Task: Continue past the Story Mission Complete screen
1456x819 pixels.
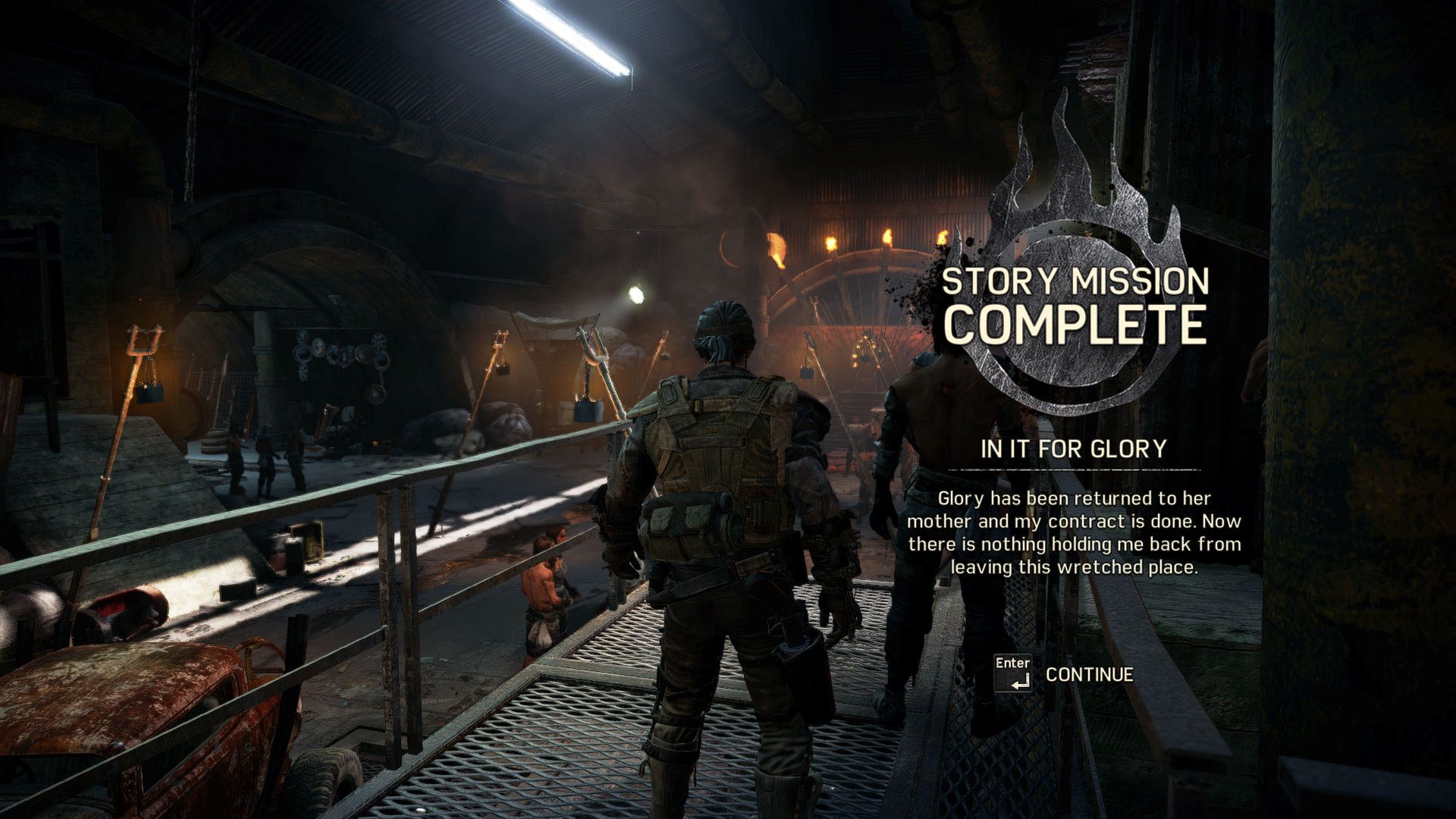Action: (1088, 674)
